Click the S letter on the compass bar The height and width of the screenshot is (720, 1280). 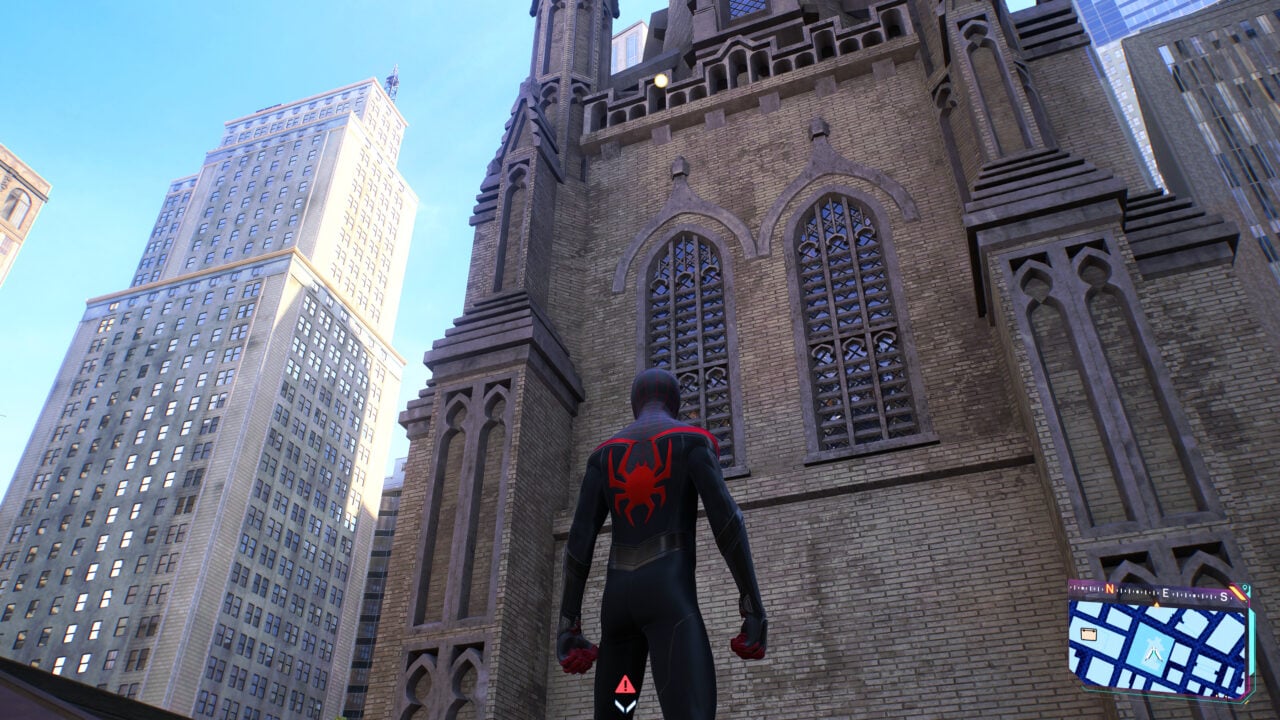point(1223,596)
